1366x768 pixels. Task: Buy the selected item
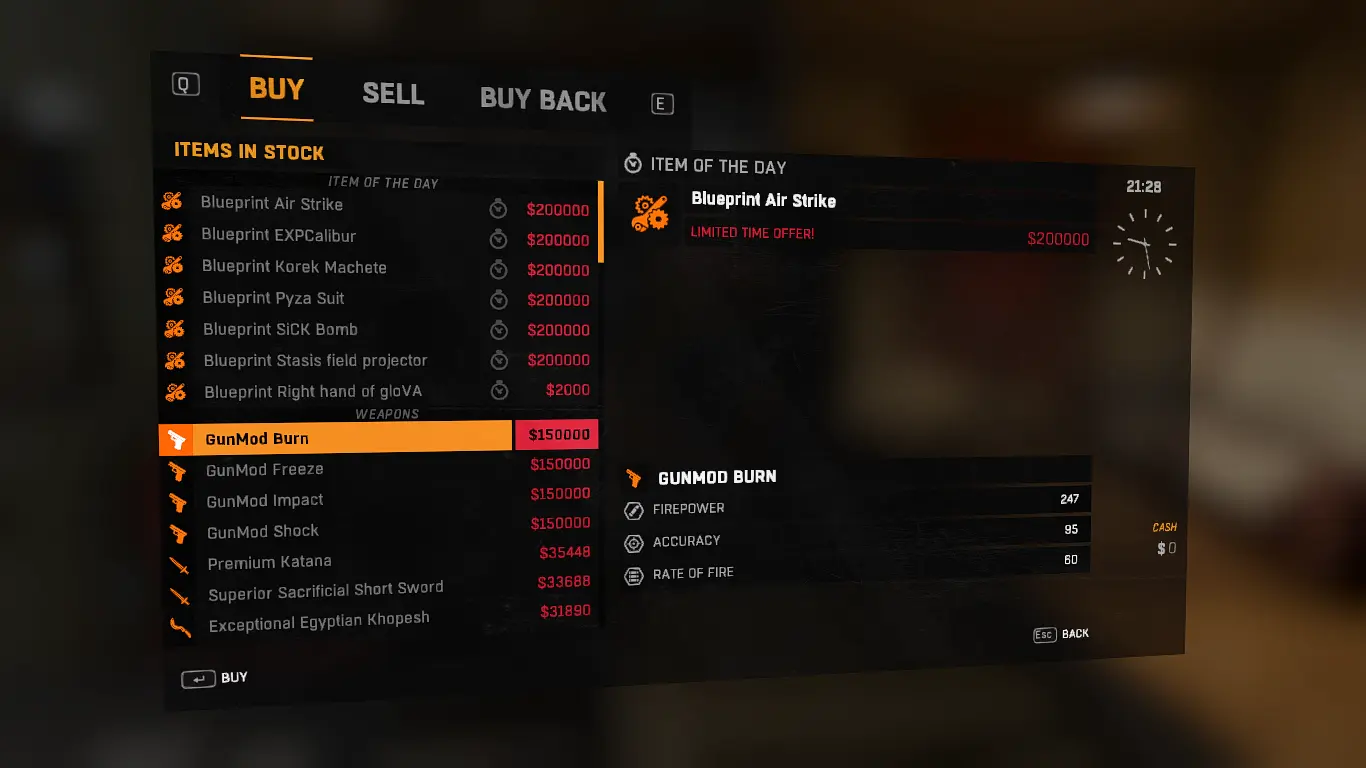point(215,679)
